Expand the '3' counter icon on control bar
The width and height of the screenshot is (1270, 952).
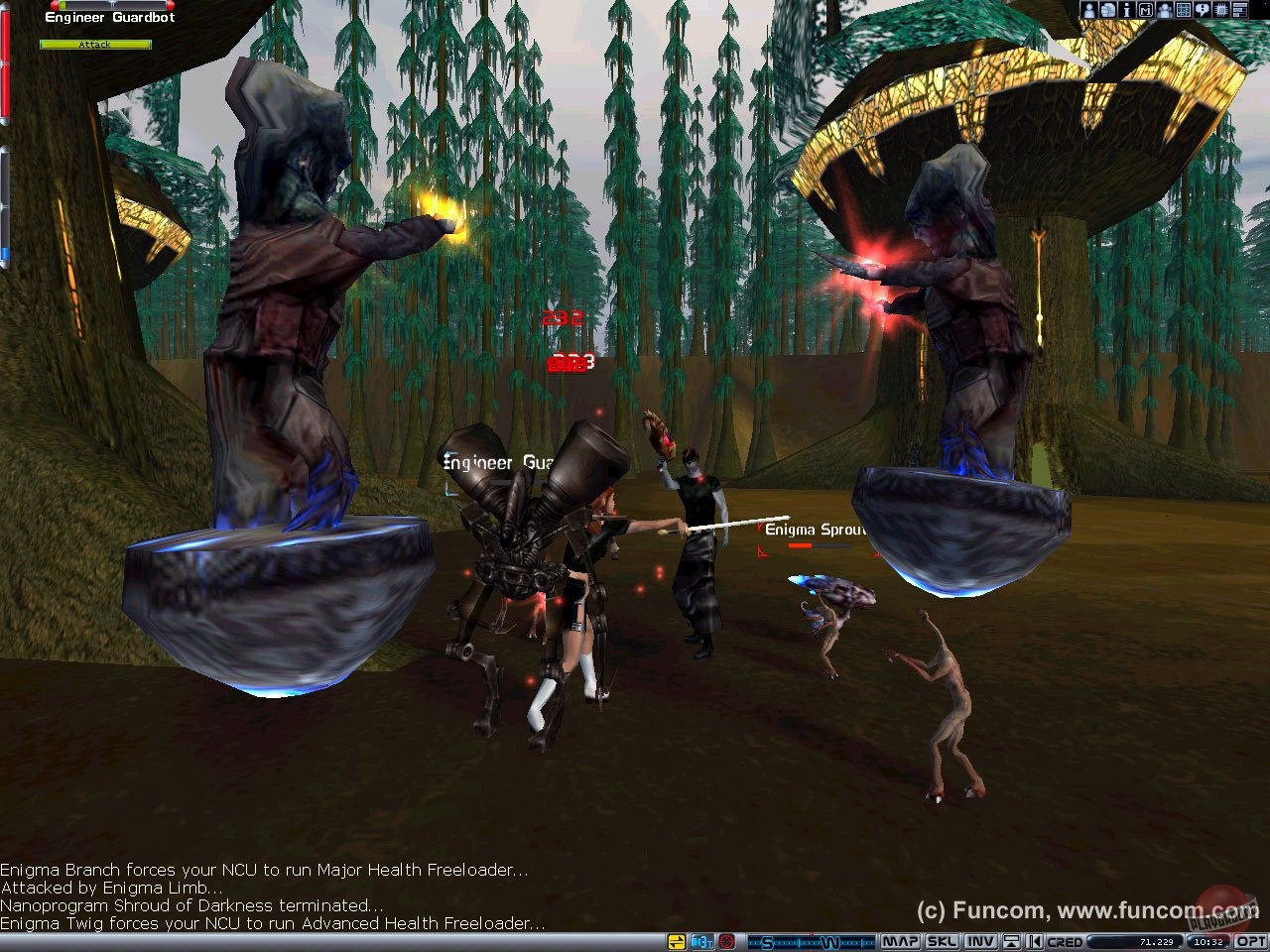pos(700,941)
